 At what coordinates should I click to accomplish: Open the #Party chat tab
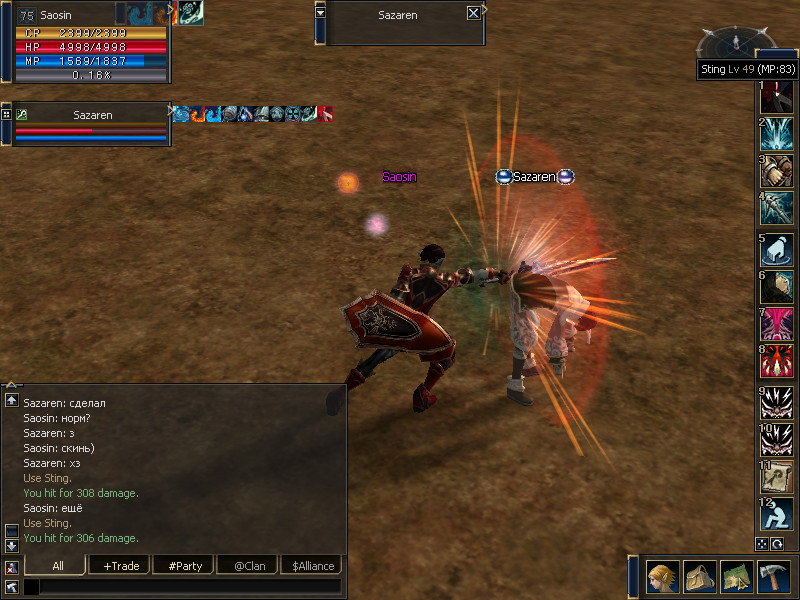click(184, 566)
